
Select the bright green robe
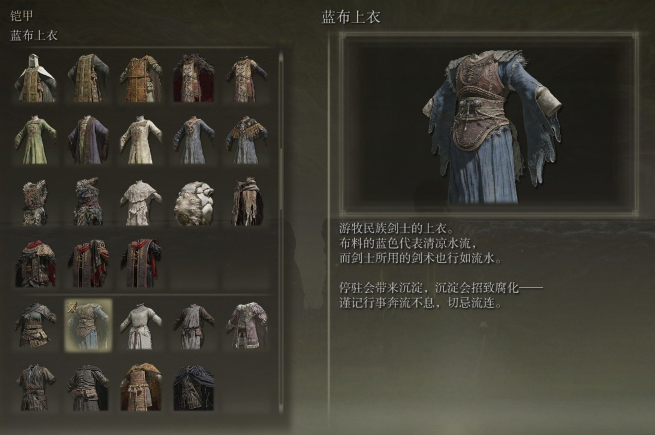click(x=35, y=139)
